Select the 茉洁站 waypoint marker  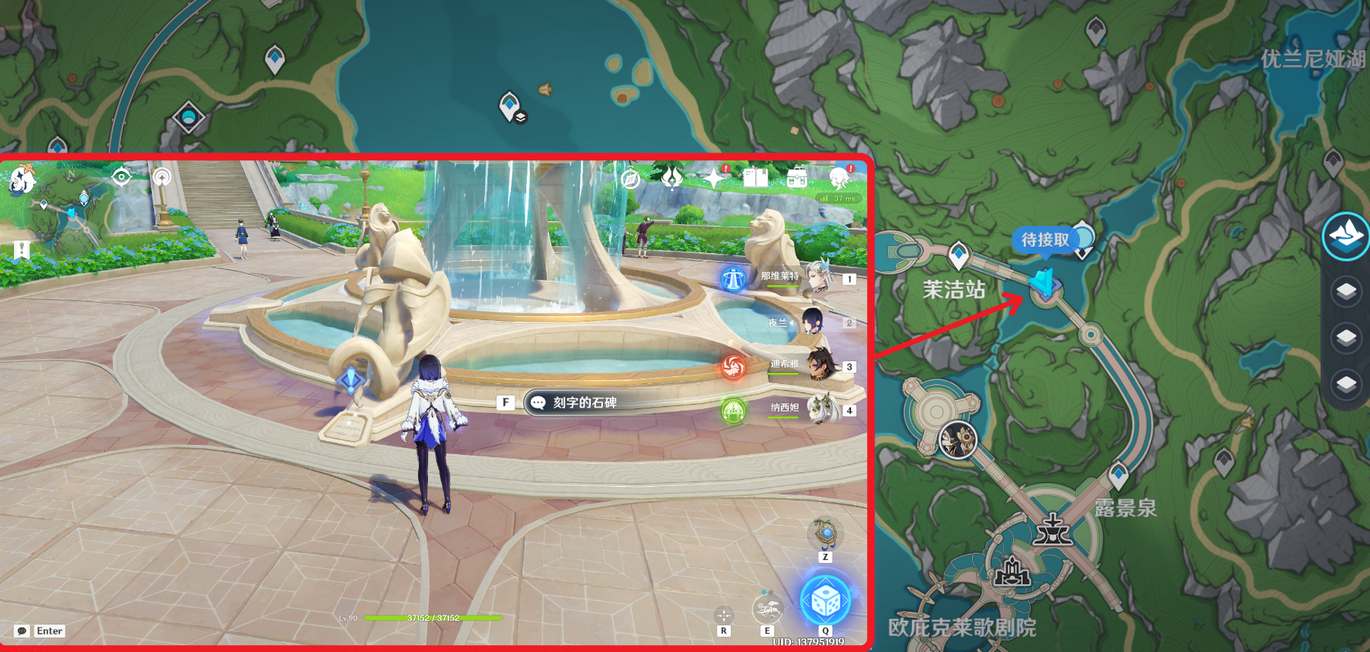point(958,254)
